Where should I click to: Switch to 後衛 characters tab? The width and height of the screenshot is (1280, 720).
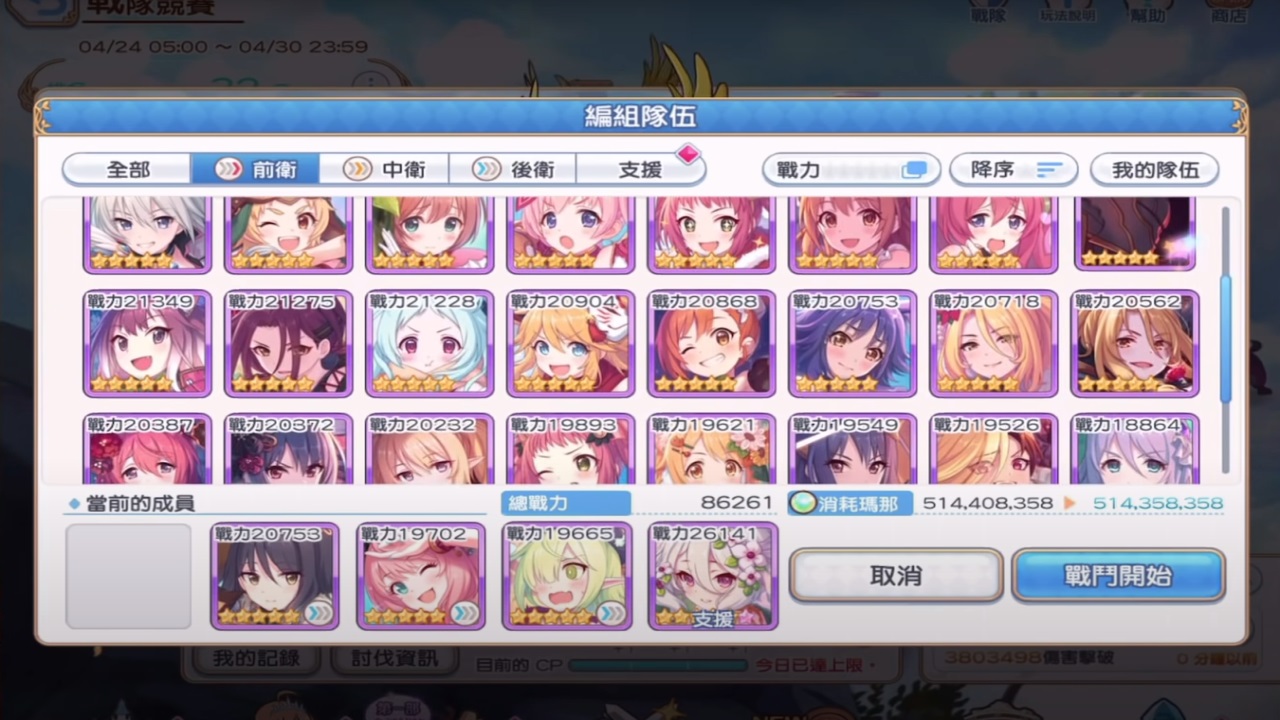[514, 170]
